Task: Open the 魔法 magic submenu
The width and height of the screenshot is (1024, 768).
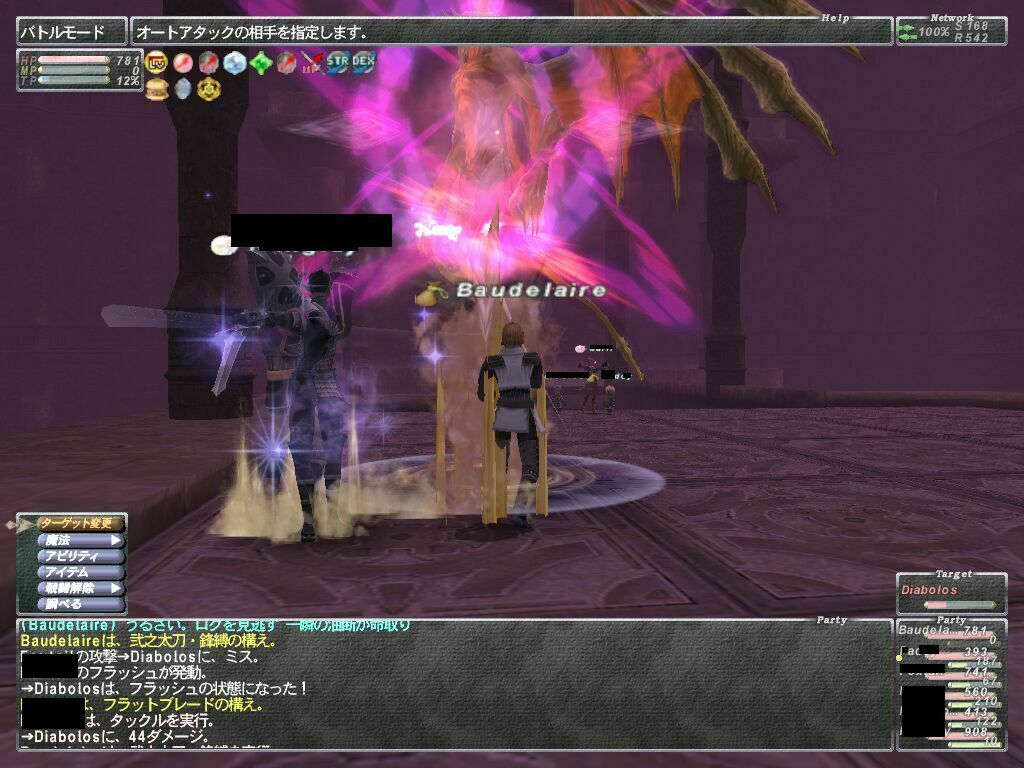Action: [x=80, y=540]
